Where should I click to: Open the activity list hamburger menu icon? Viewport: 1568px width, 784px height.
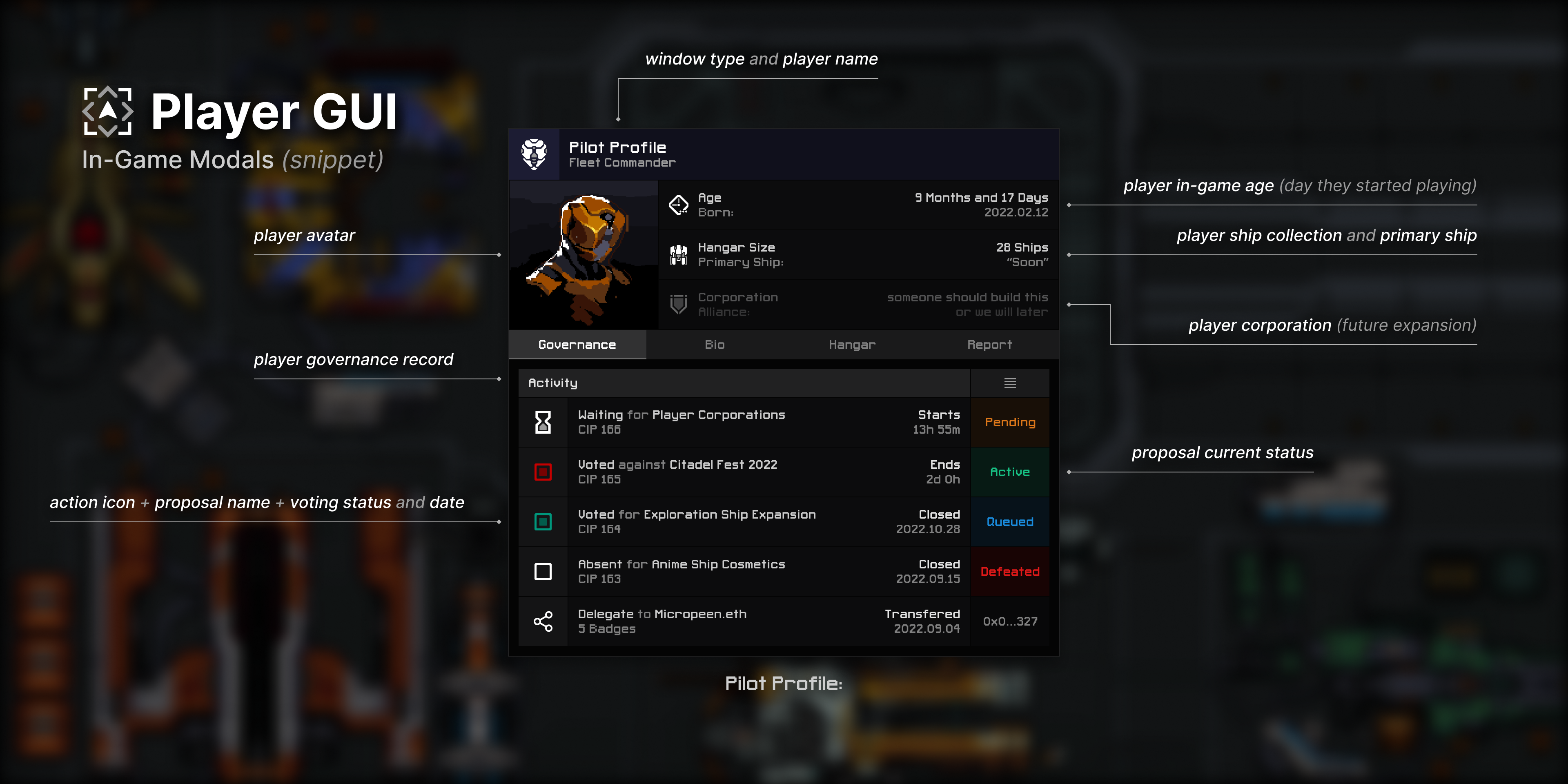(x=1010, y=383)
